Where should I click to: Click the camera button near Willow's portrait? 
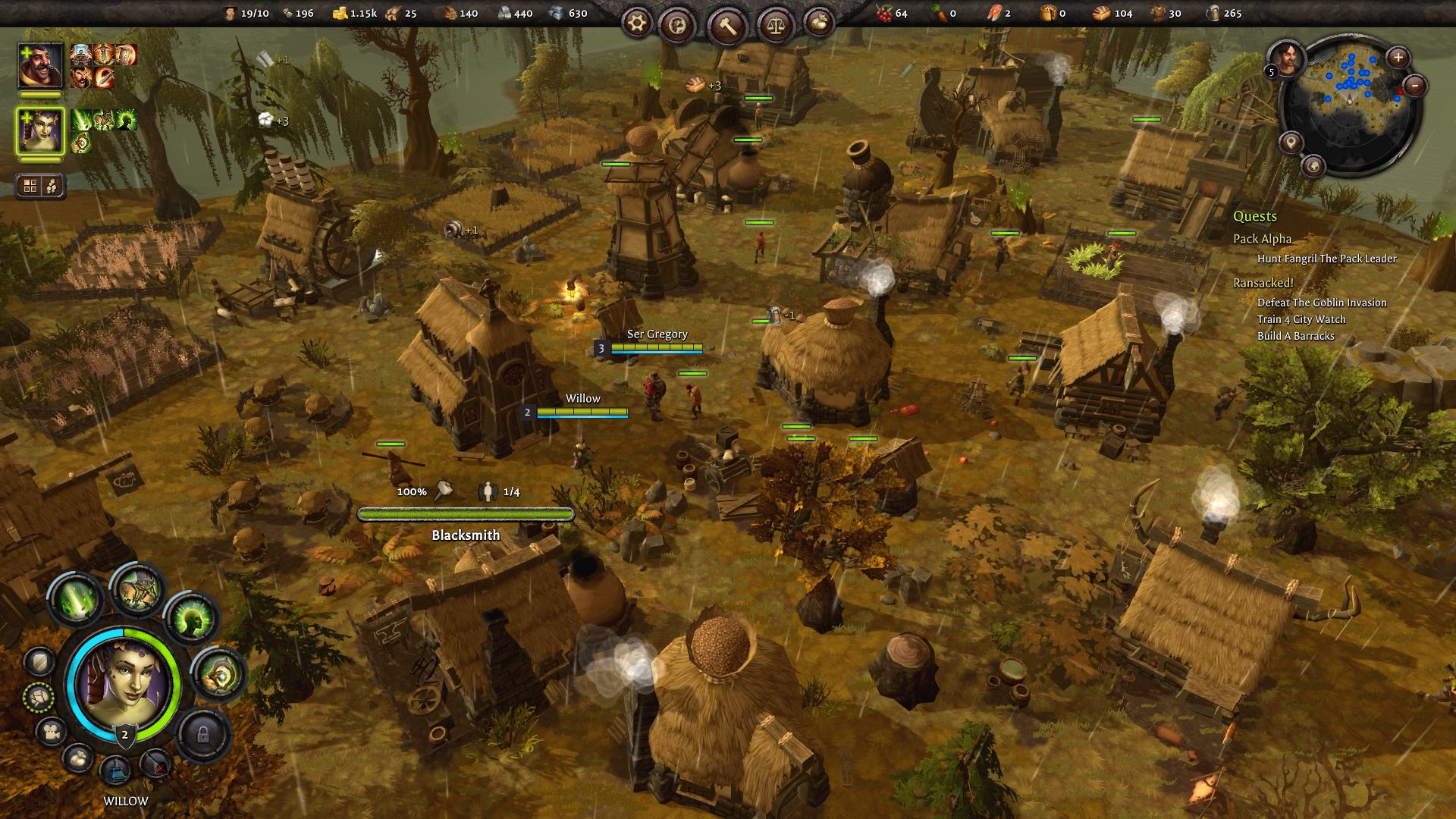(x=52, y=733)
